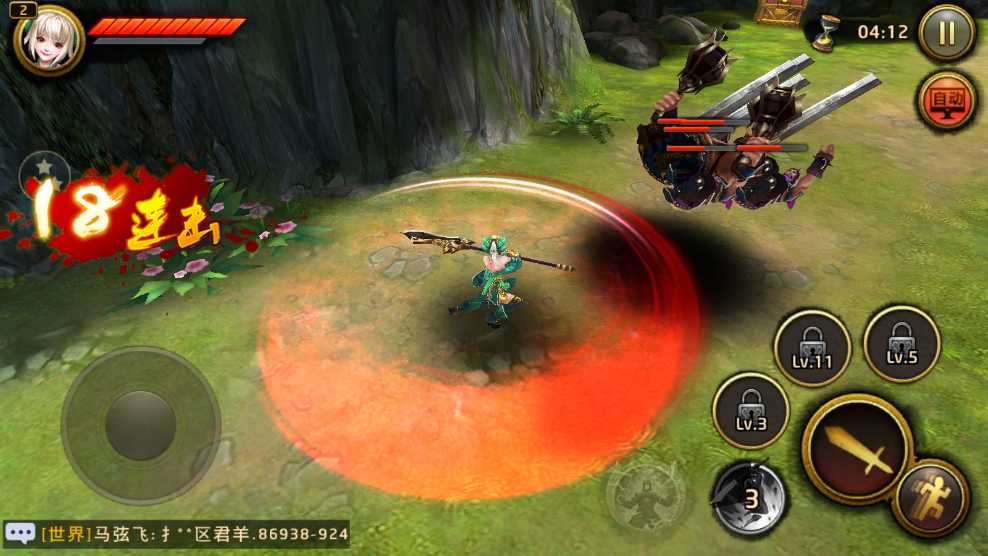Image resolution: width=988 pixels, height=556 pixels.
Task: Toggle the 自动 auto-battle button
Action: [x=946, y=100]
